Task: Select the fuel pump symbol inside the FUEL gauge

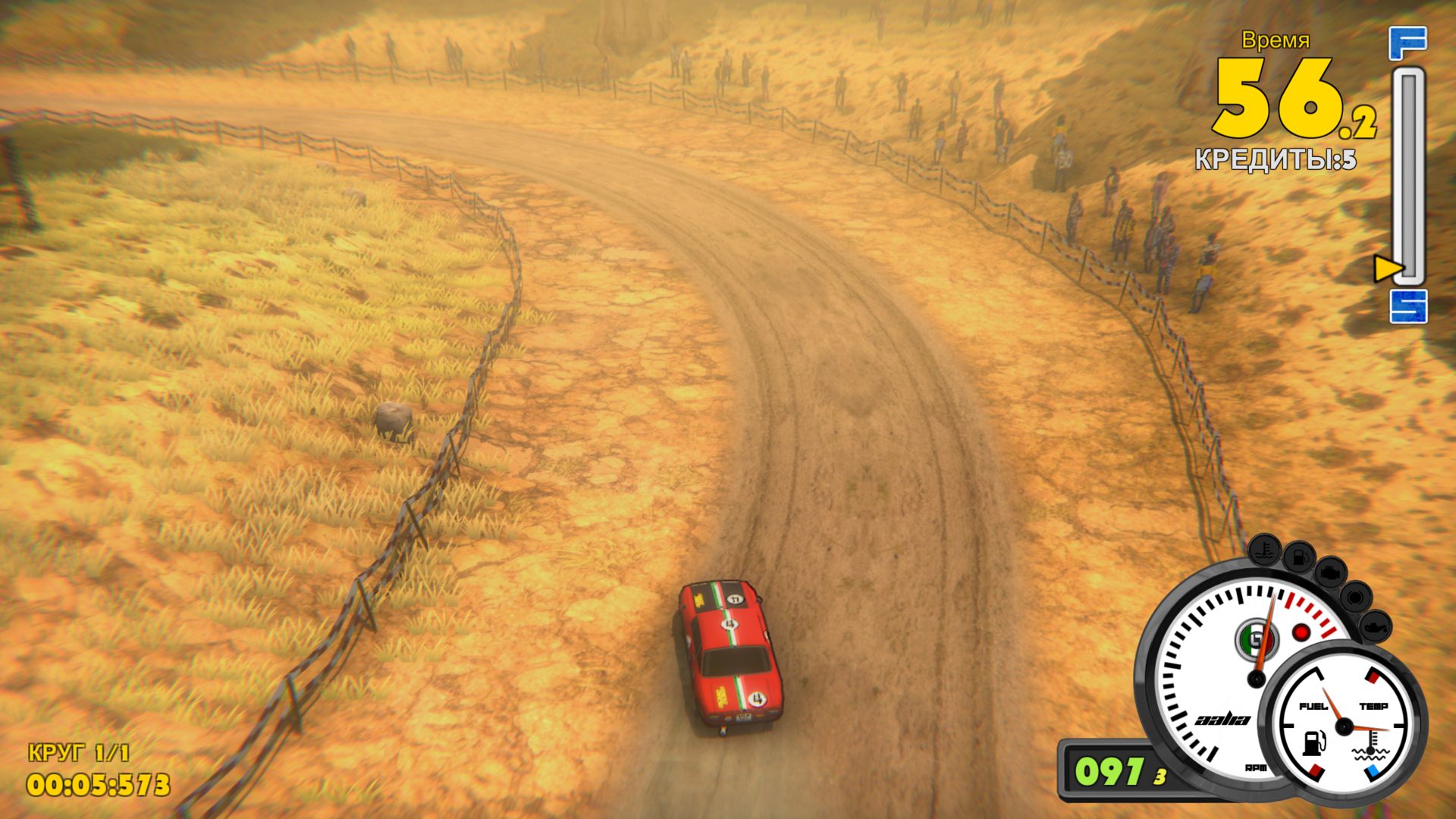Action: (x=1313, y=743)
